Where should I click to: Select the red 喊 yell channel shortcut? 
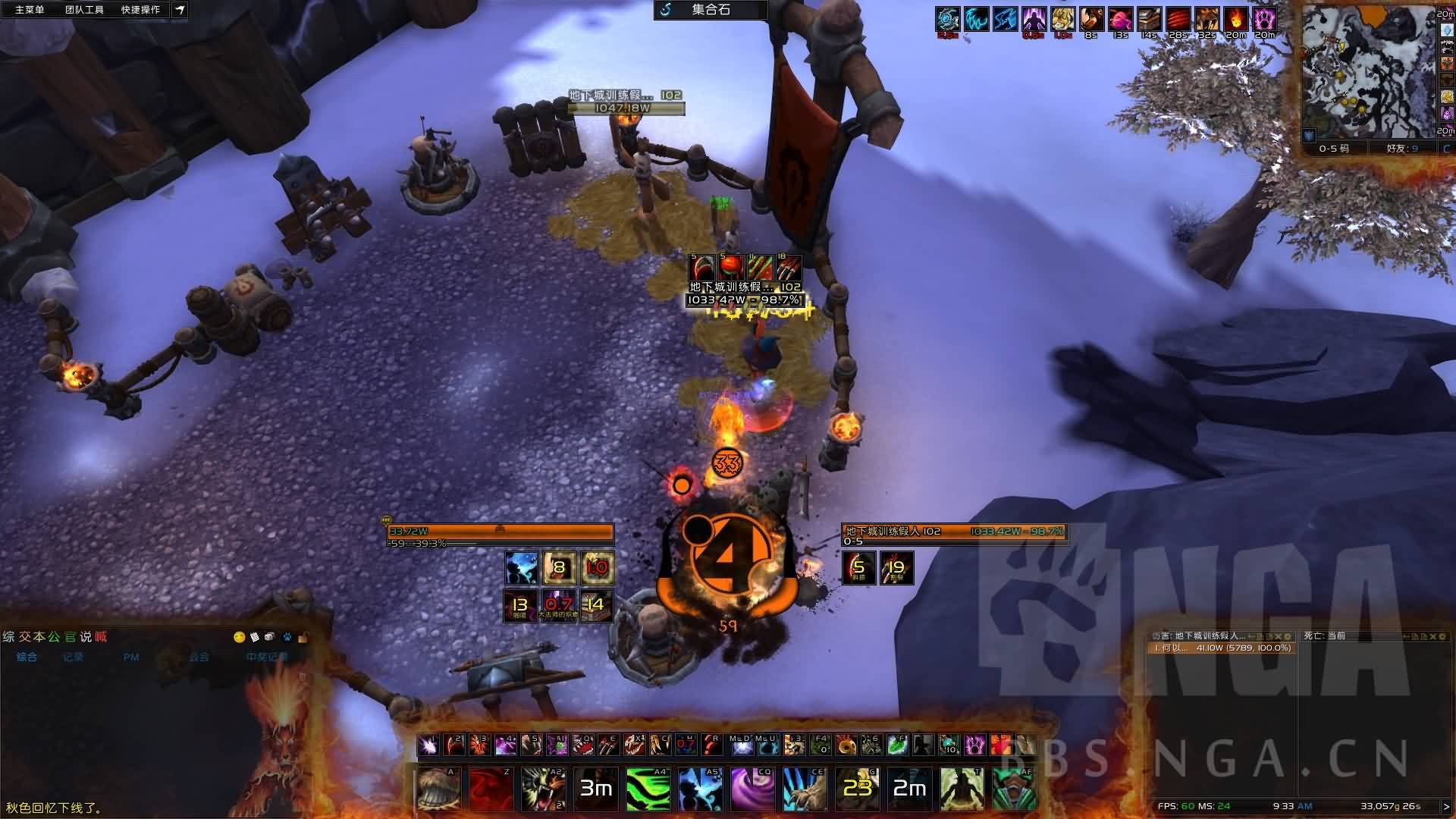101,637
